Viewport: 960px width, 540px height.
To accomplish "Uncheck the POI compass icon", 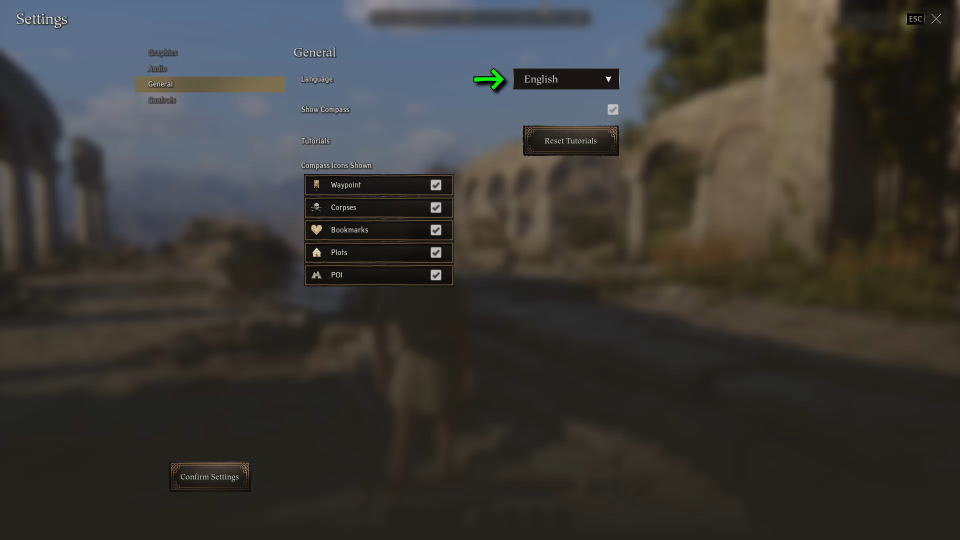I will pyautogui.click(x=436, y=275).
